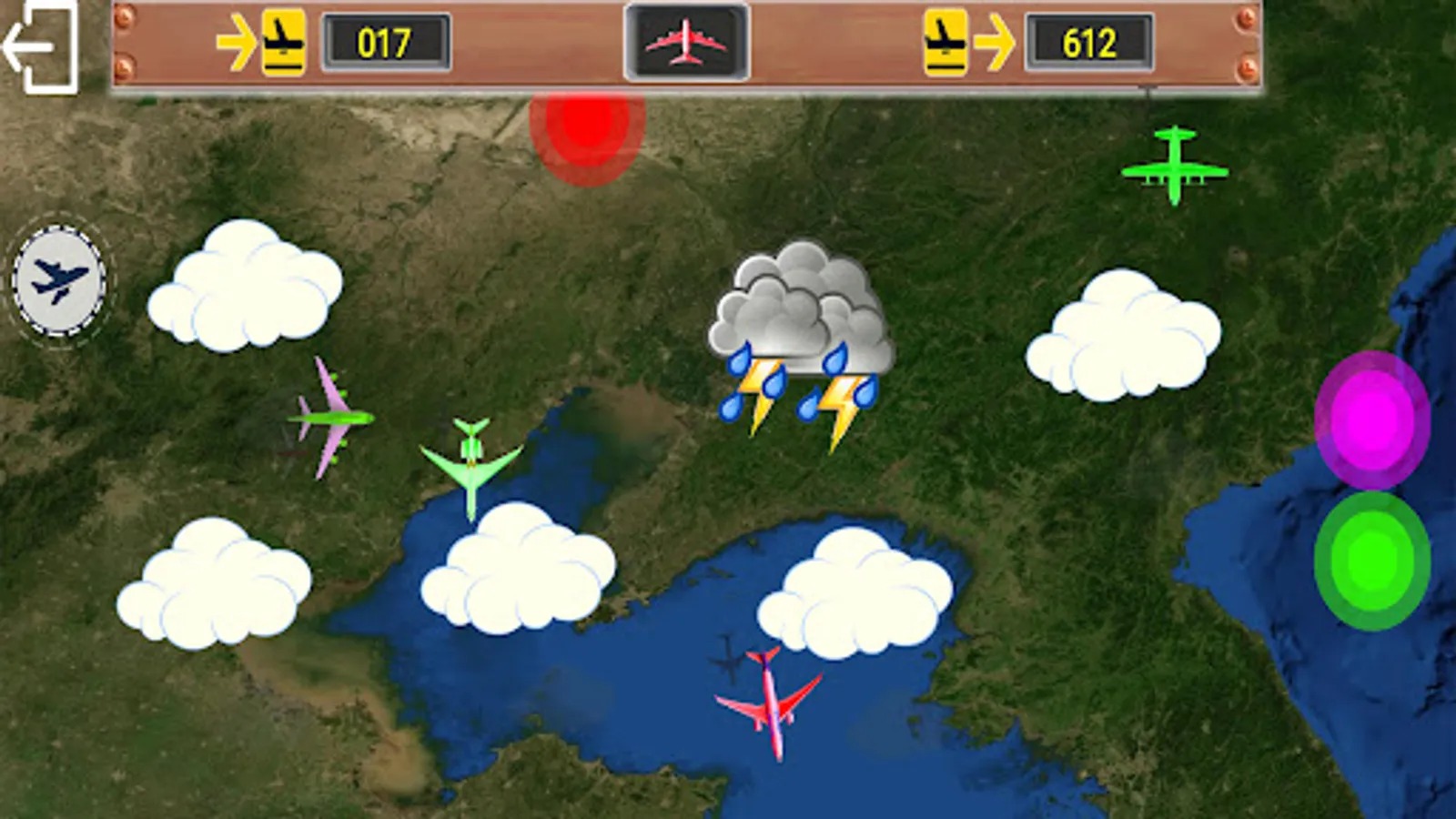1456x819 pixels.
Task: Select the green four-engine plane flying top right
Action: (x=1174, y=167)
